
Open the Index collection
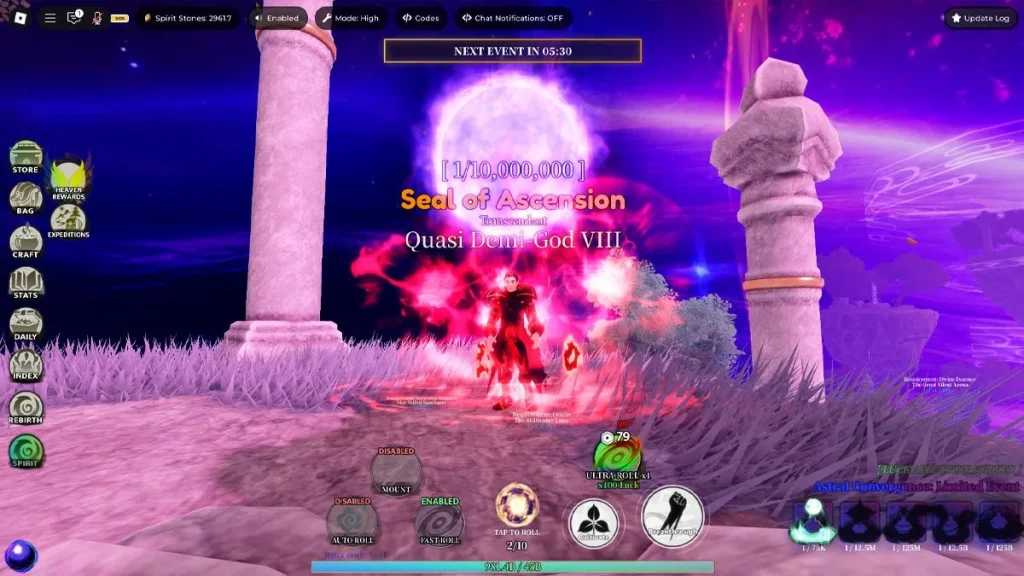(25, 366)
